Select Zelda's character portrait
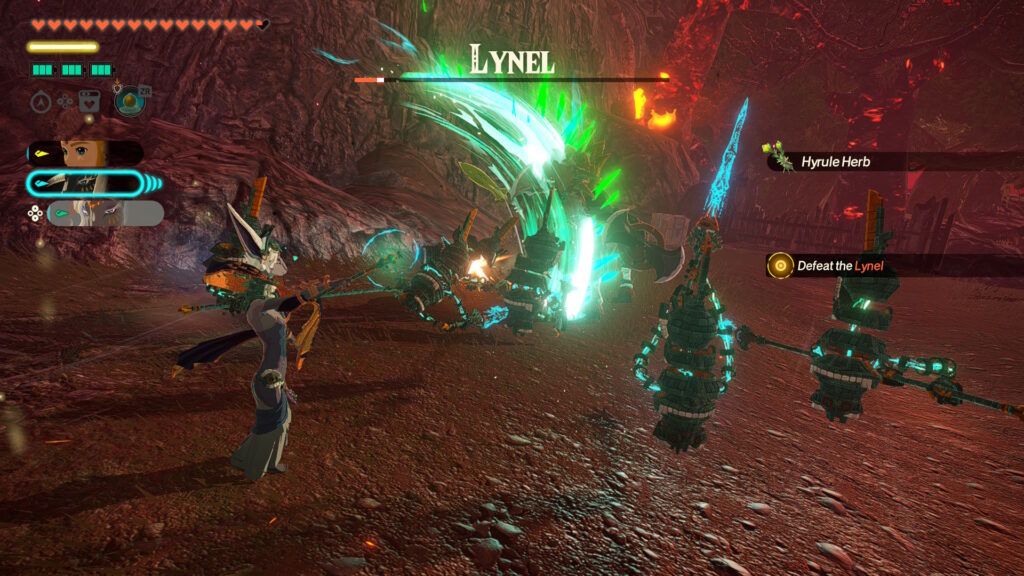Screen dimensions: 1024x576 (87, 153)
